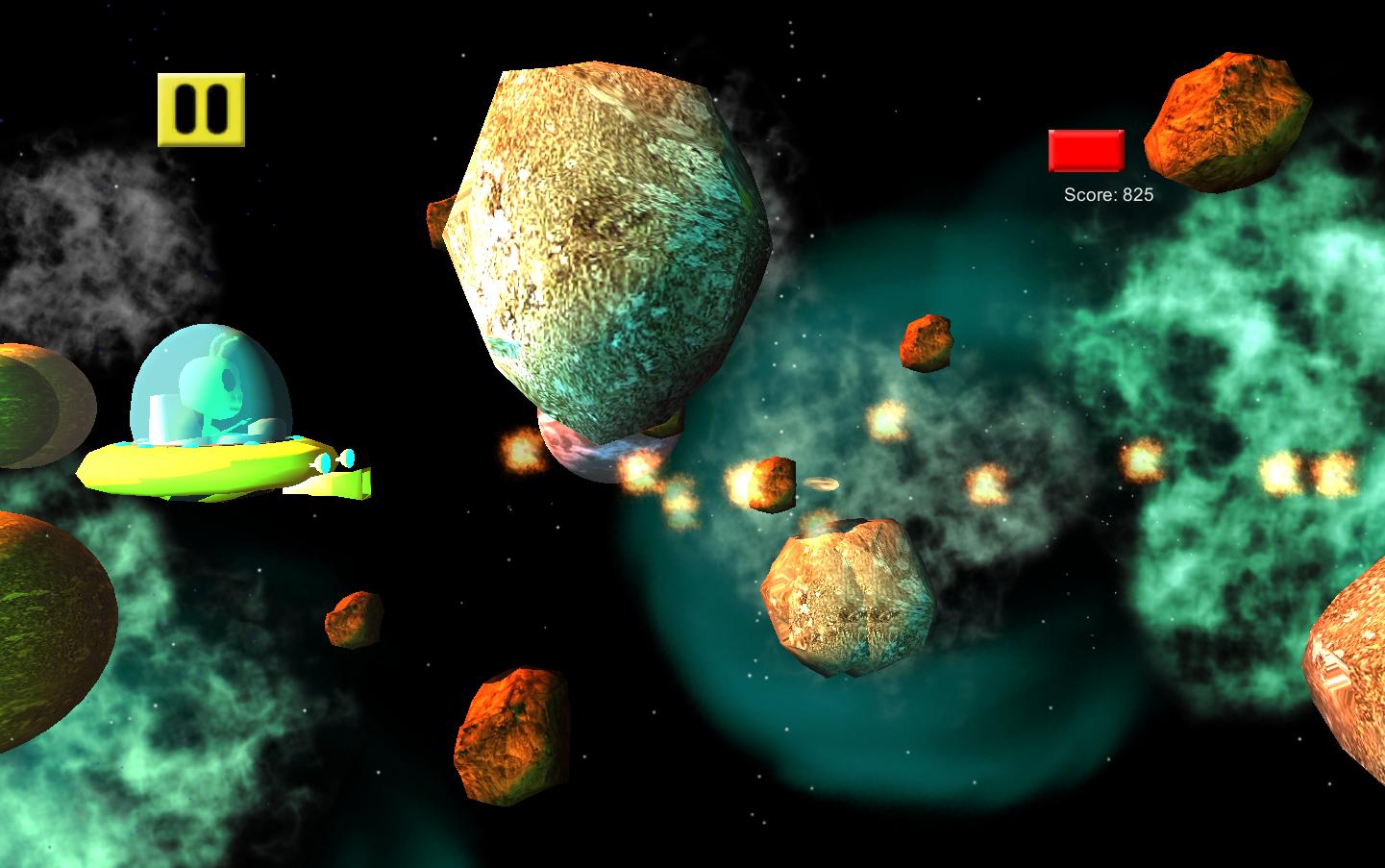Click the cracked asteroid below center
Image resolution: width=1385 pixels, height=868 pixels.
click(x=846, y=596)
